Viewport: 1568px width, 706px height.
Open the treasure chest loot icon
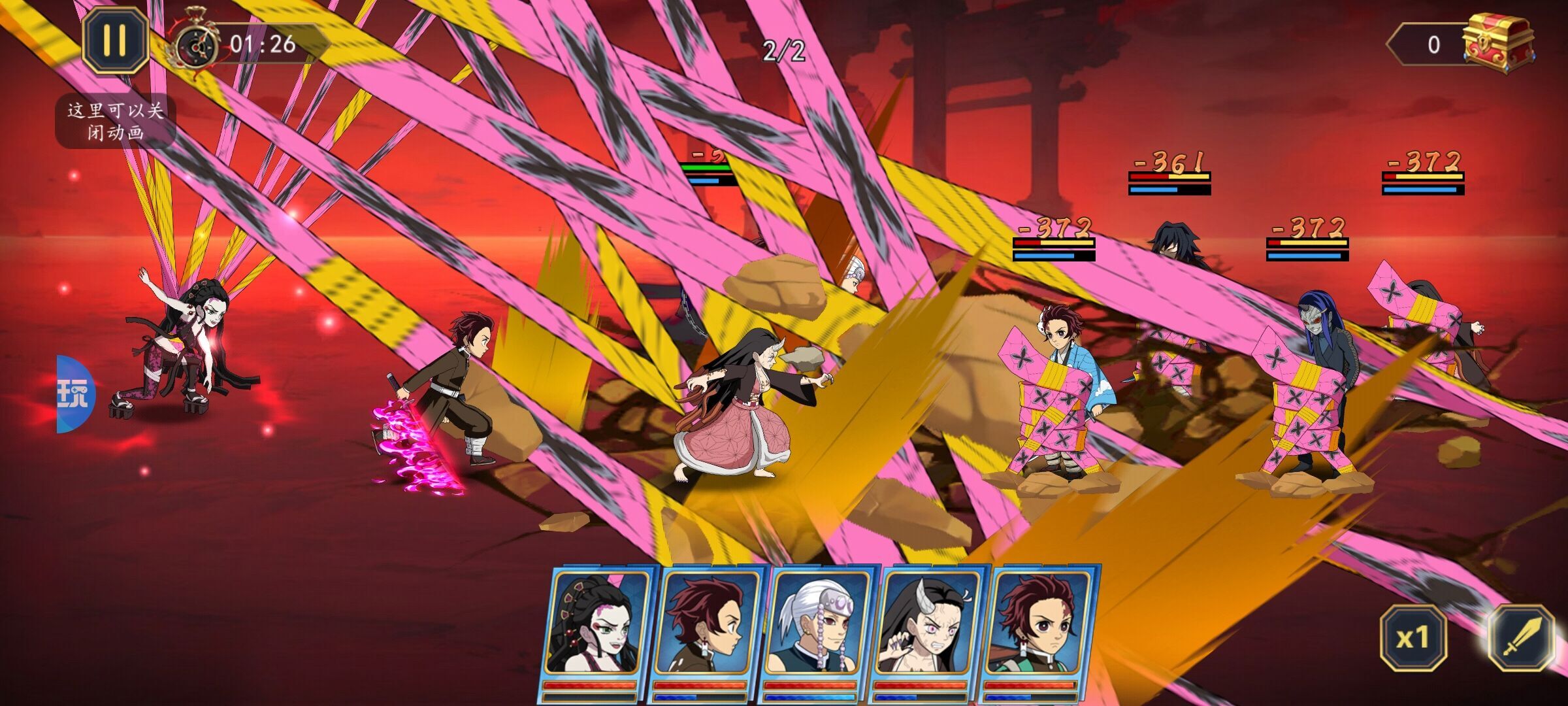coord(1497,44)
